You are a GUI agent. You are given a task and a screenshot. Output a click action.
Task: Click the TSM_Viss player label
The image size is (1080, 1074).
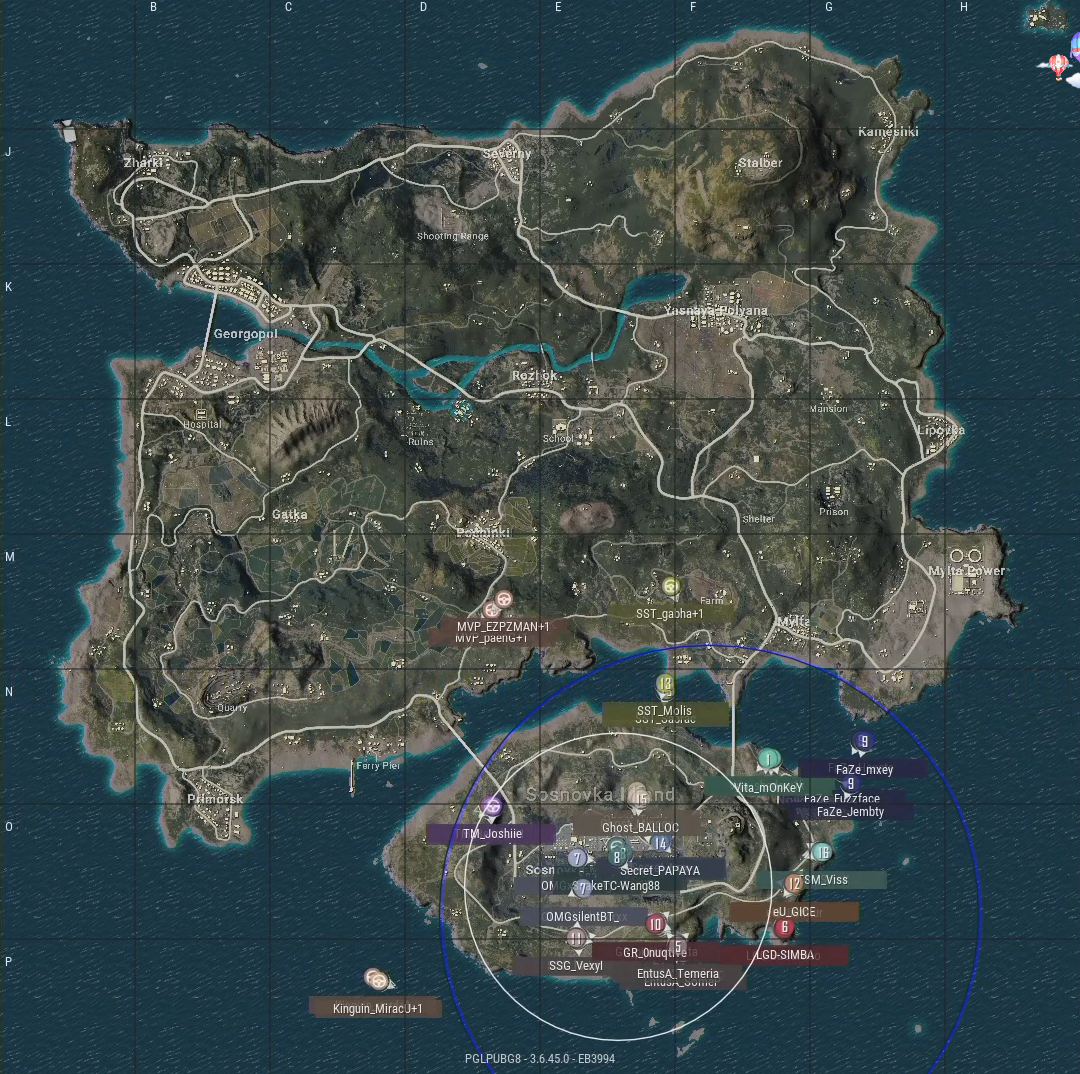click(x=824, y=880)
